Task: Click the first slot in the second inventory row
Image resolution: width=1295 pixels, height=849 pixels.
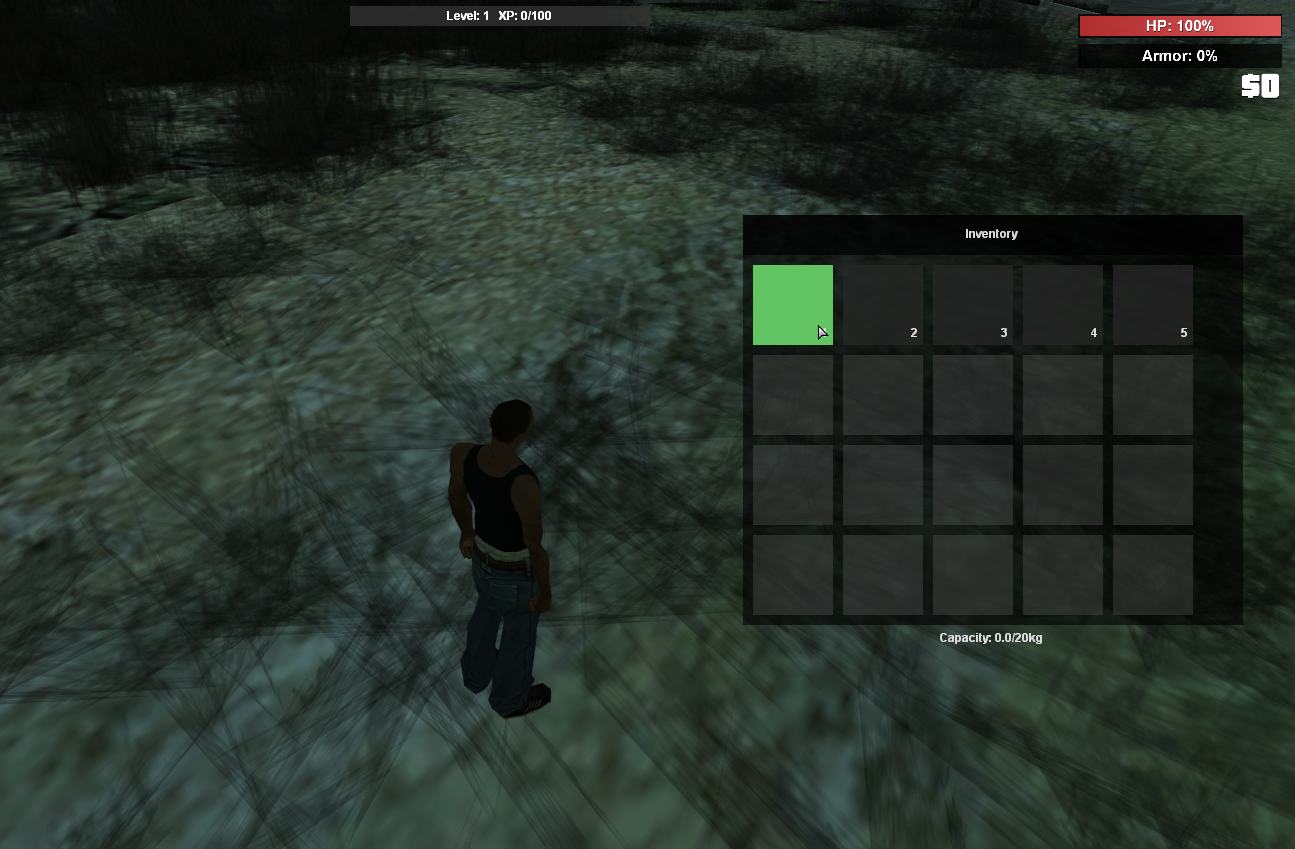Action: [x=792, y=394]
